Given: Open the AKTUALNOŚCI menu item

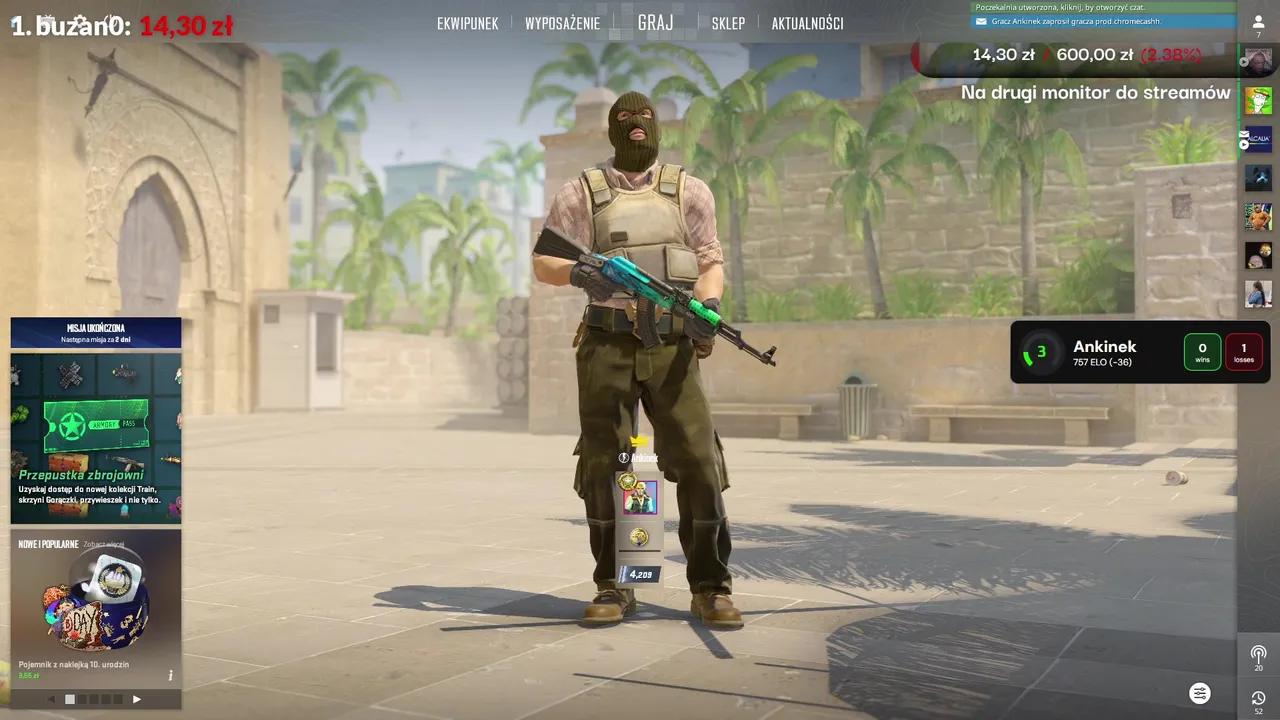Looking at the screenshot, I should tap(810, 22).
